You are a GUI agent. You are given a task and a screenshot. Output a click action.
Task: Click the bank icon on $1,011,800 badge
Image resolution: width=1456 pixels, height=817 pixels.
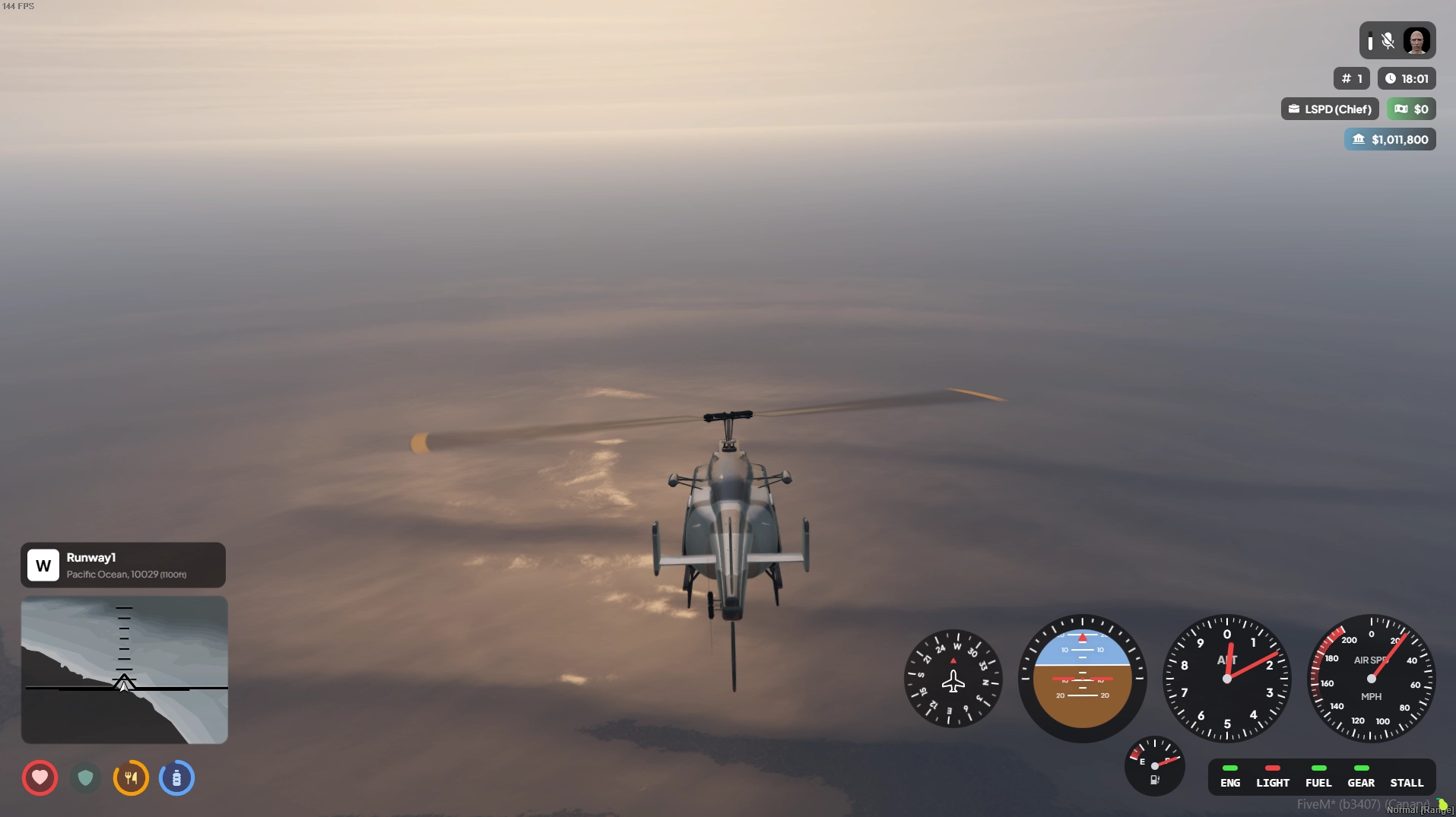(x=1359, y=138)
